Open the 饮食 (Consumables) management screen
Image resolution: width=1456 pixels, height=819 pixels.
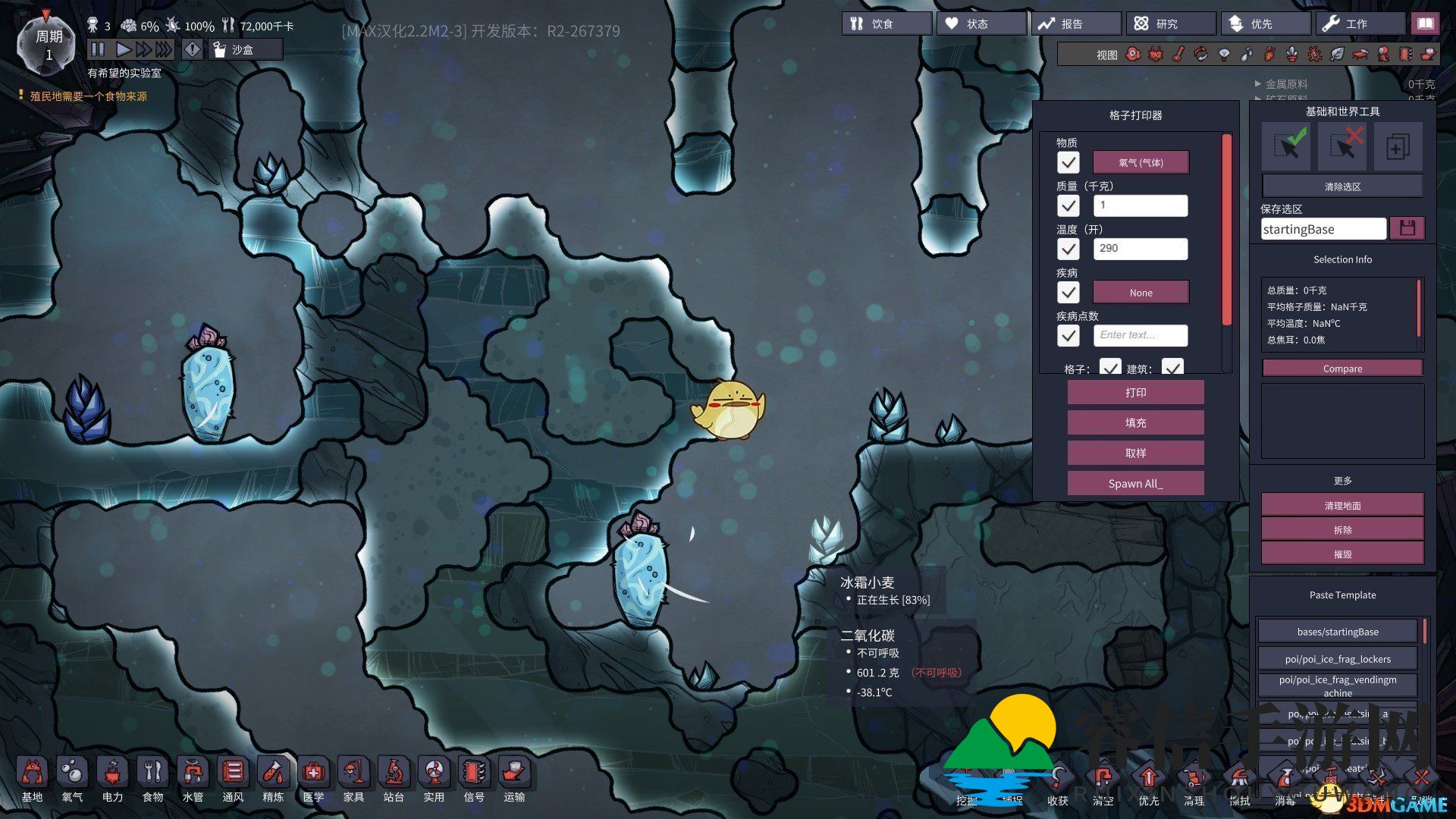[x=886, y=24]
